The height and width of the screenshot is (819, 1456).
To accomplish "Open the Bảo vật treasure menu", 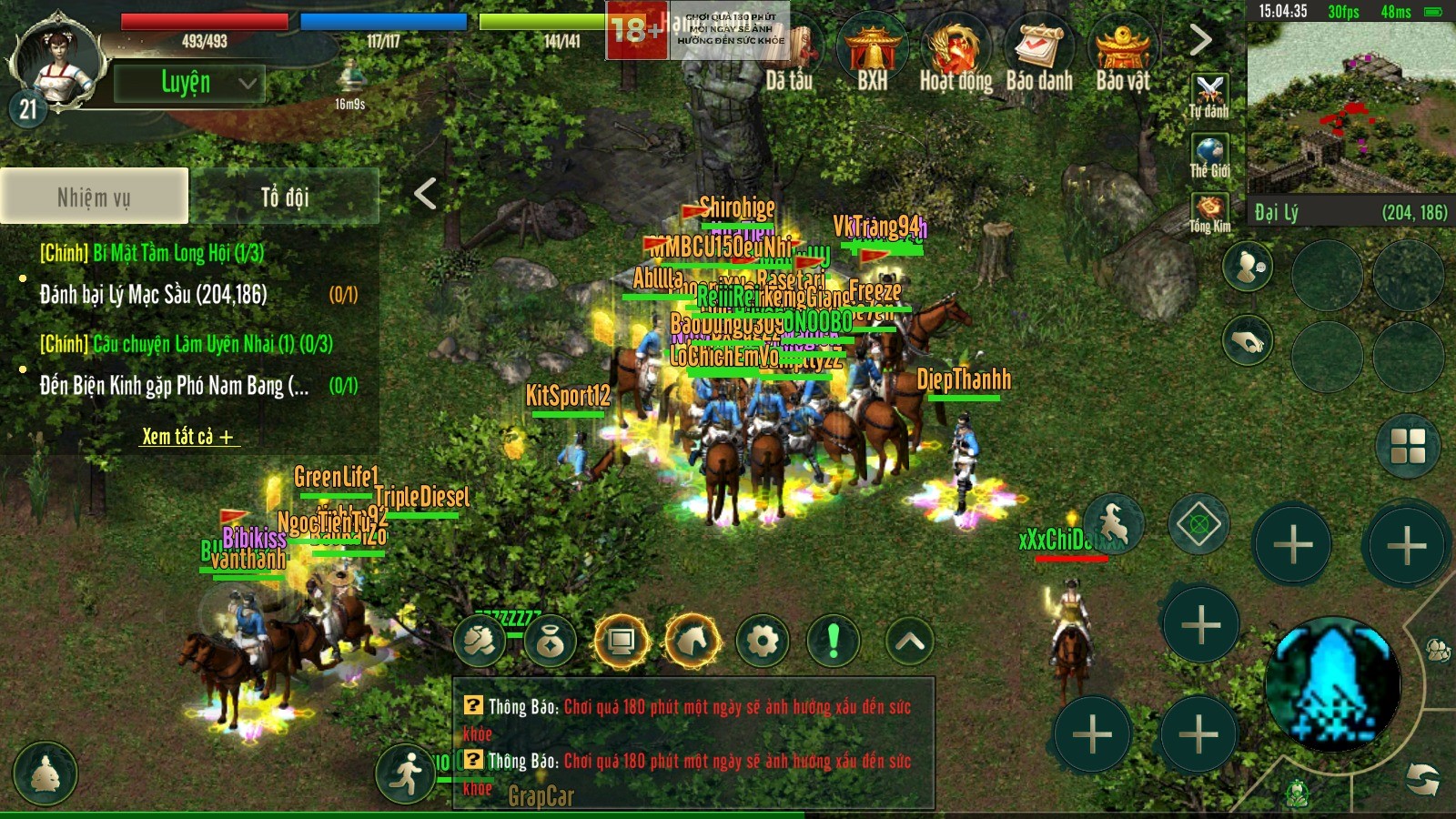I will coord(1123,56).
